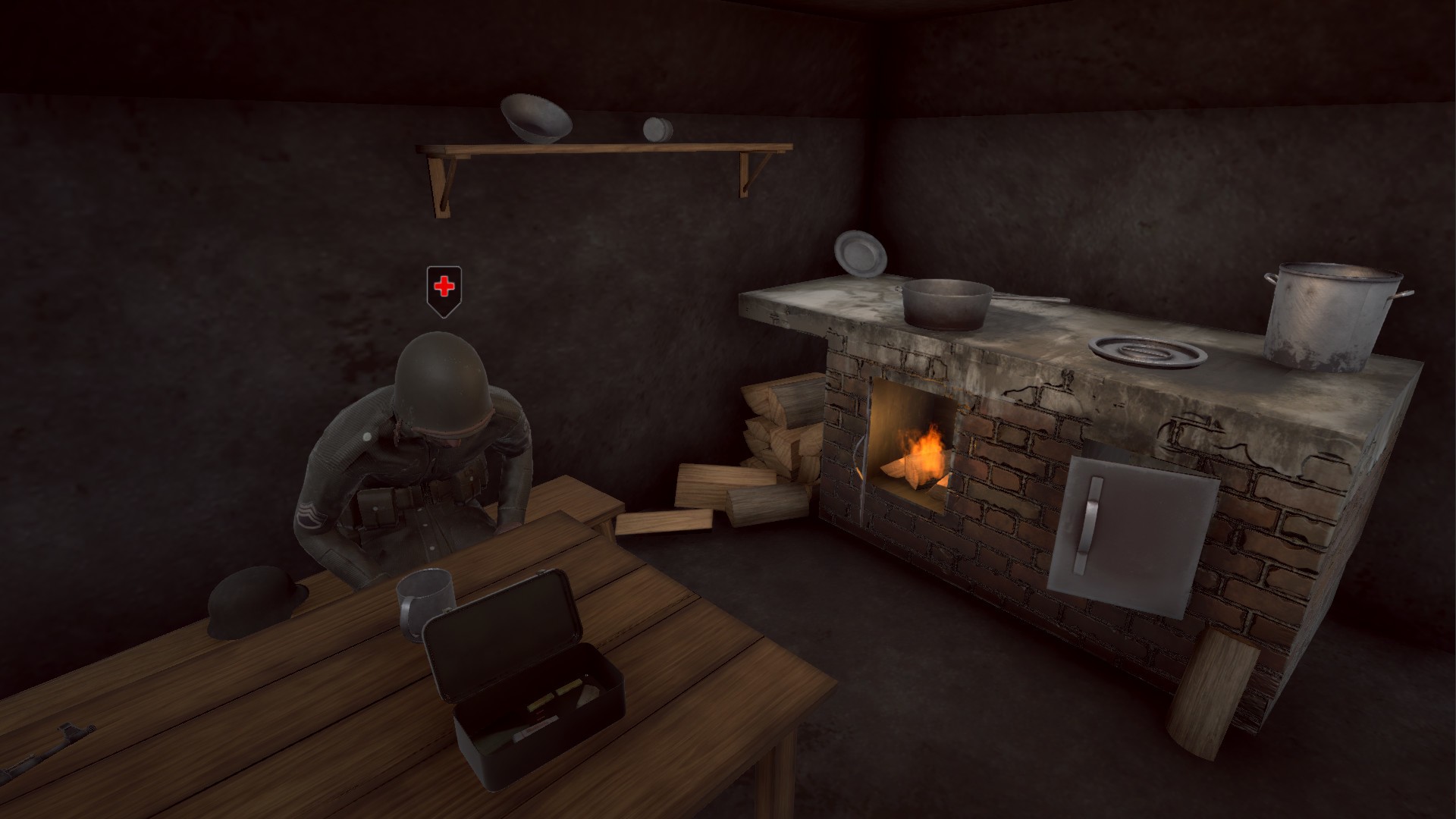
Task: Select the plate leaning against the stove counter
Action: tap(859, 254)
